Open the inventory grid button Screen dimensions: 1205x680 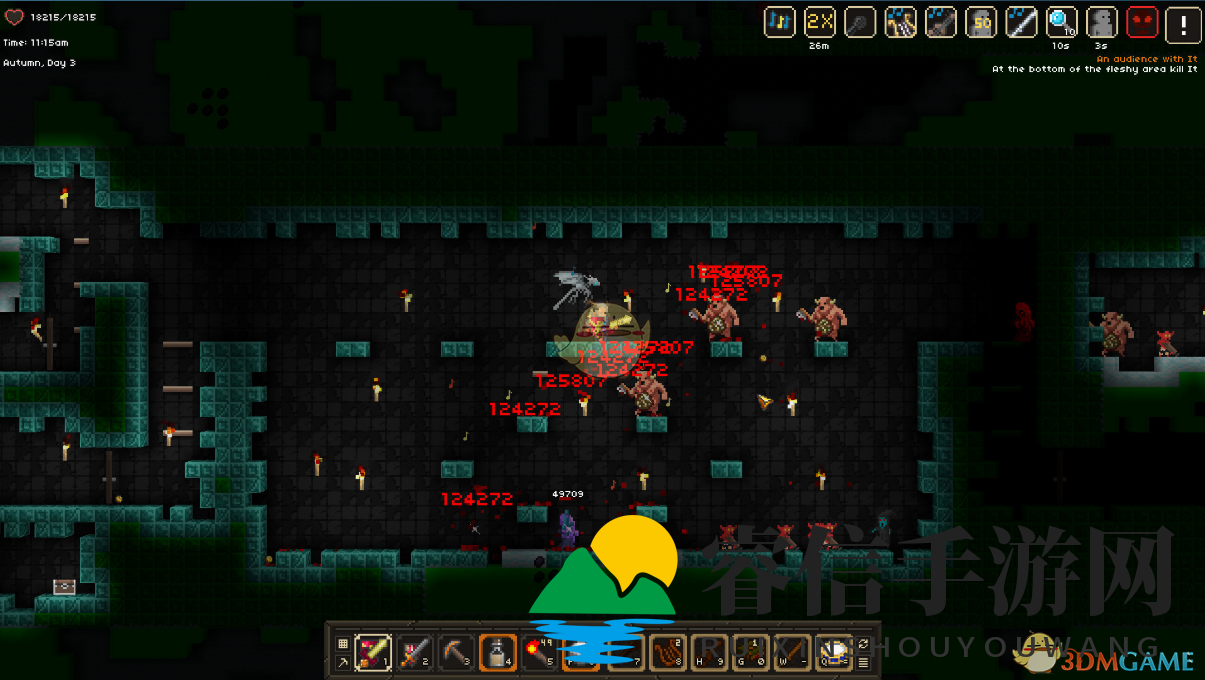coord(343,643)
